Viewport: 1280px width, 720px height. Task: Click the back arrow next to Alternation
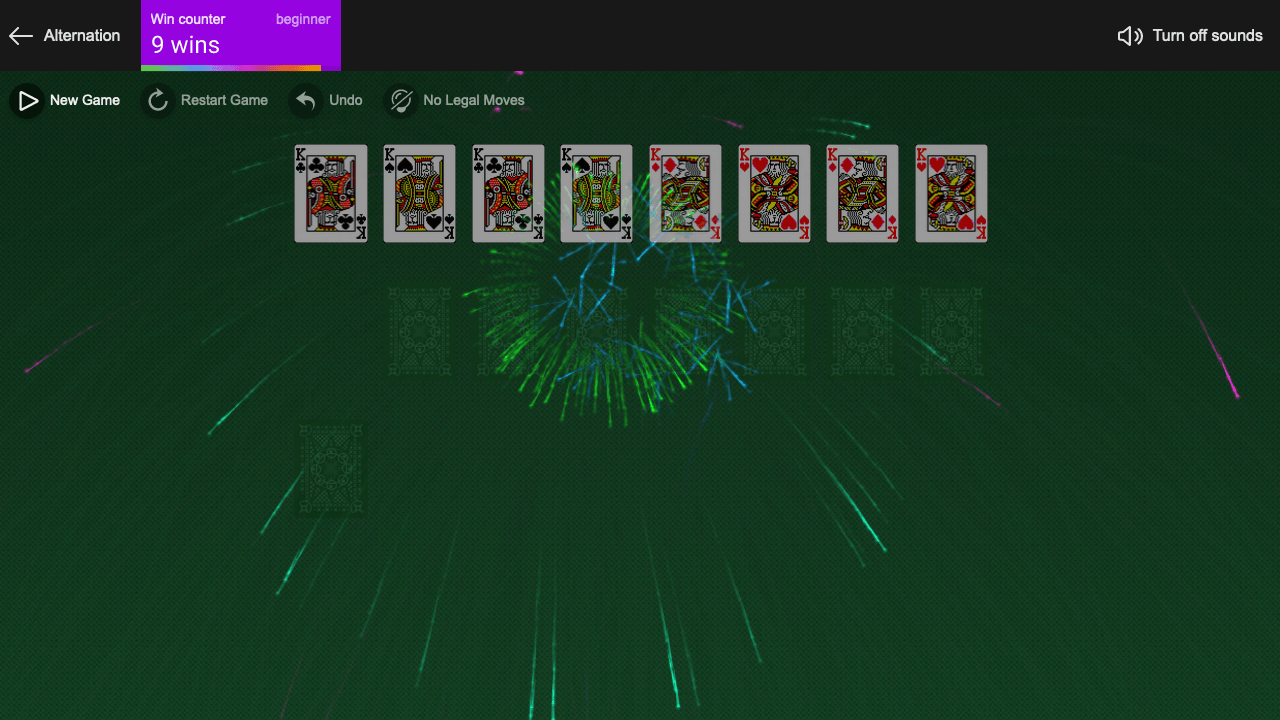pyautogui.click(x=20, y=36)
